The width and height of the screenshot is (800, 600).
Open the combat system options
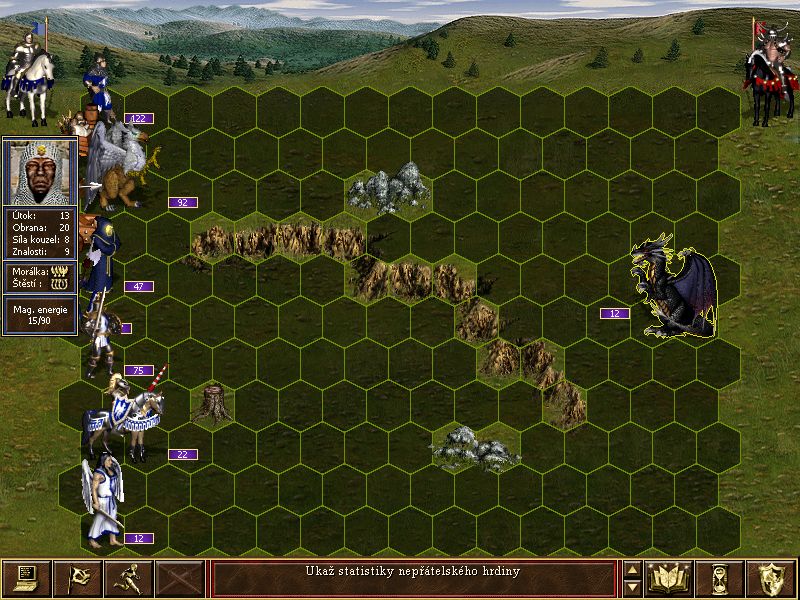click(26, 578)
